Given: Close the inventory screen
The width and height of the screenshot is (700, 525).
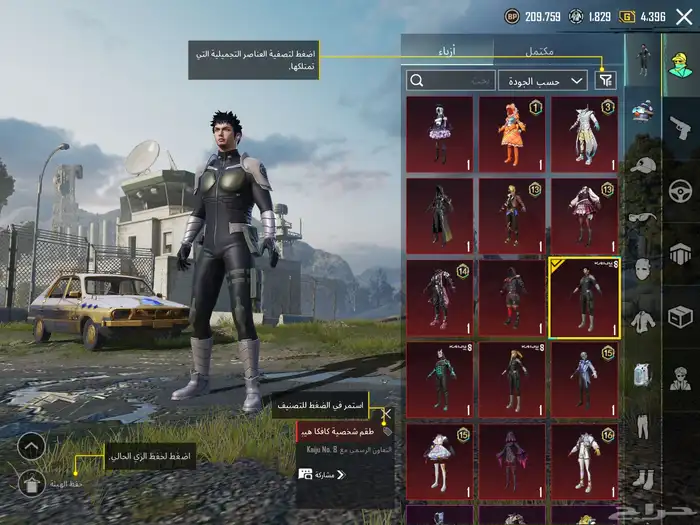Looking at the screenshot, I should (x=684, y=16).
